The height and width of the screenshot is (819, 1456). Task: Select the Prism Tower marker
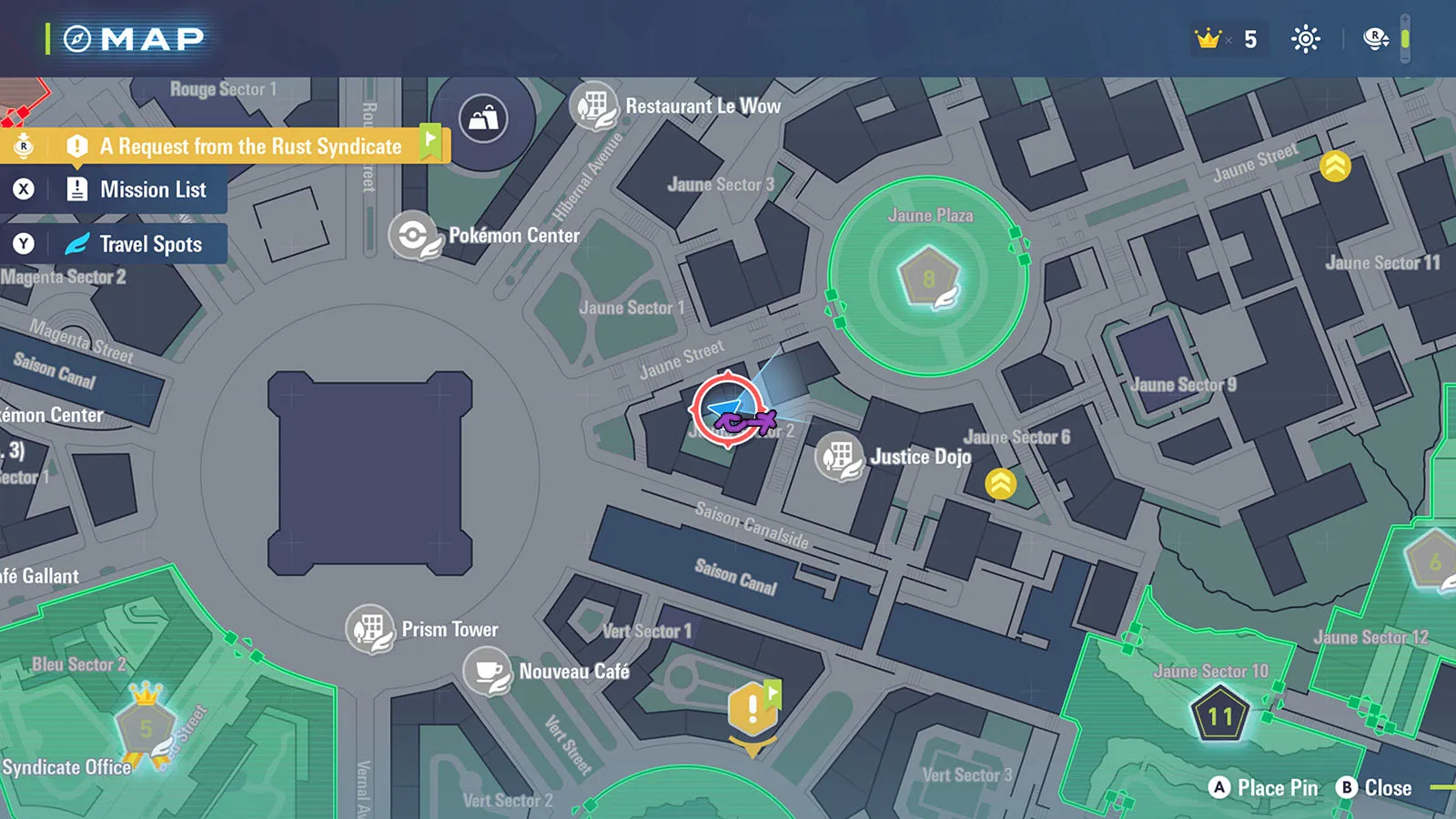pyautogui.click(x=369, y=629)
